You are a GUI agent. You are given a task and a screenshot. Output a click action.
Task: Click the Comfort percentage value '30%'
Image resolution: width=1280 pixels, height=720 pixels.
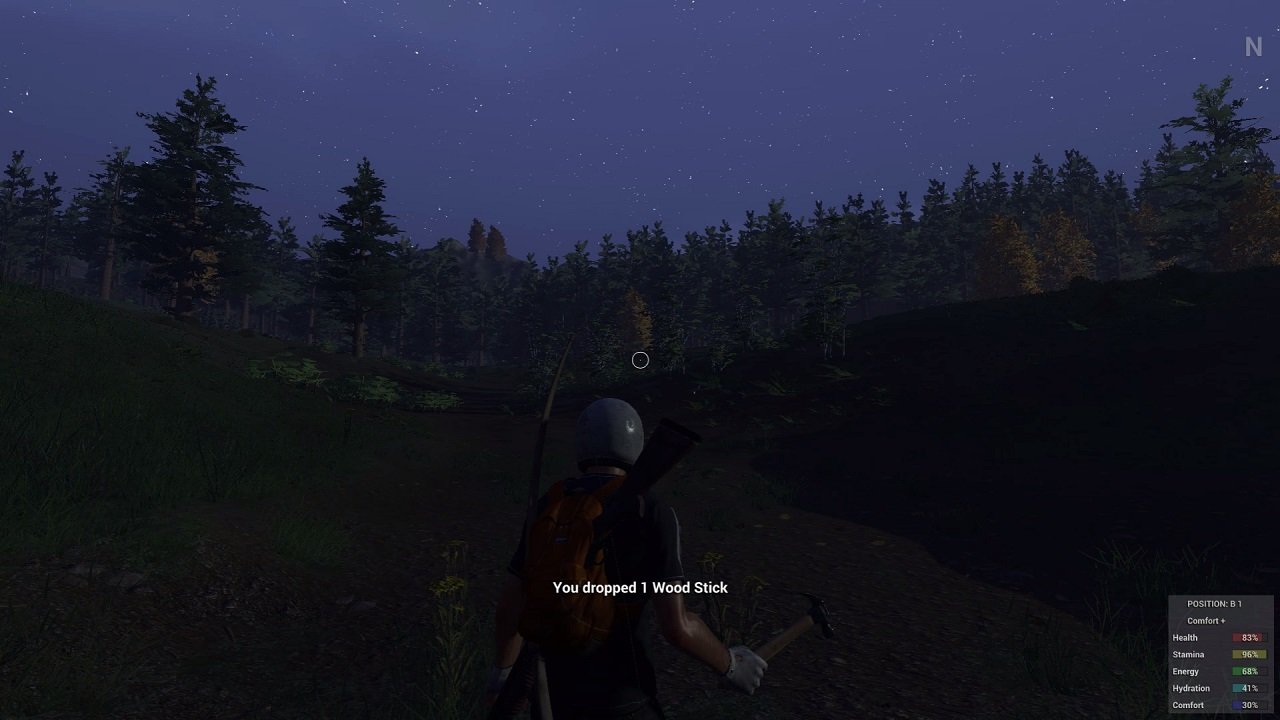tap(1250, 704)
